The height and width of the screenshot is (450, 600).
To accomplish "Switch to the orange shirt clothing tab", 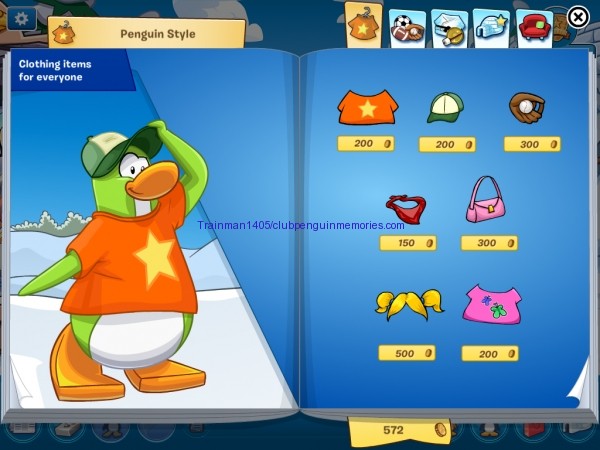I will (x=363, y=24).
